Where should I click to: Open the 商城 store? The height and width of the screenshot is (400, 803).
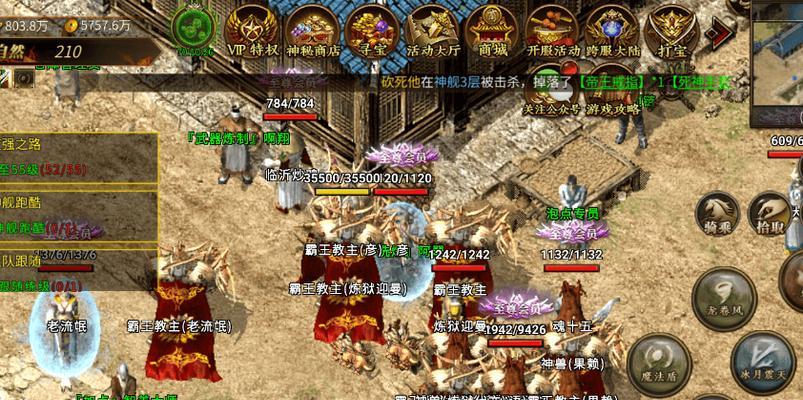(492, 28)
